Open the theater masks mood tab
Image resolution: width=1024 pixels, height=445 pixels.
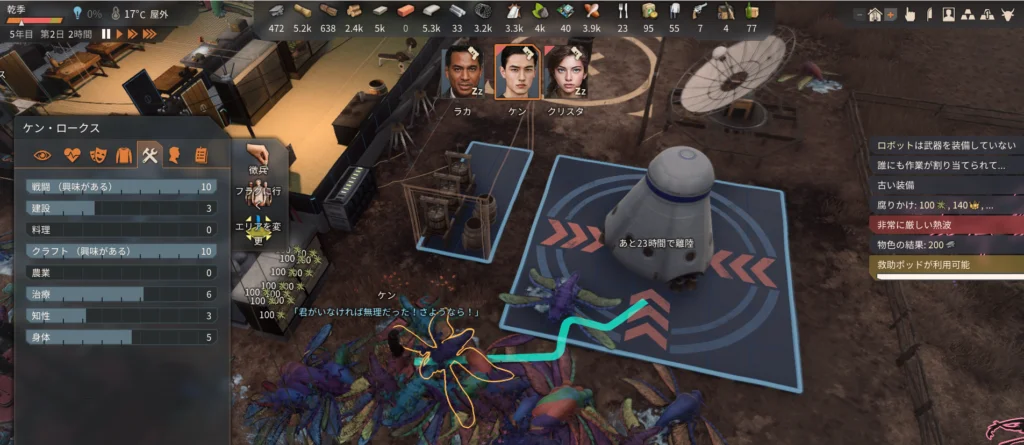tap(98, 155)
